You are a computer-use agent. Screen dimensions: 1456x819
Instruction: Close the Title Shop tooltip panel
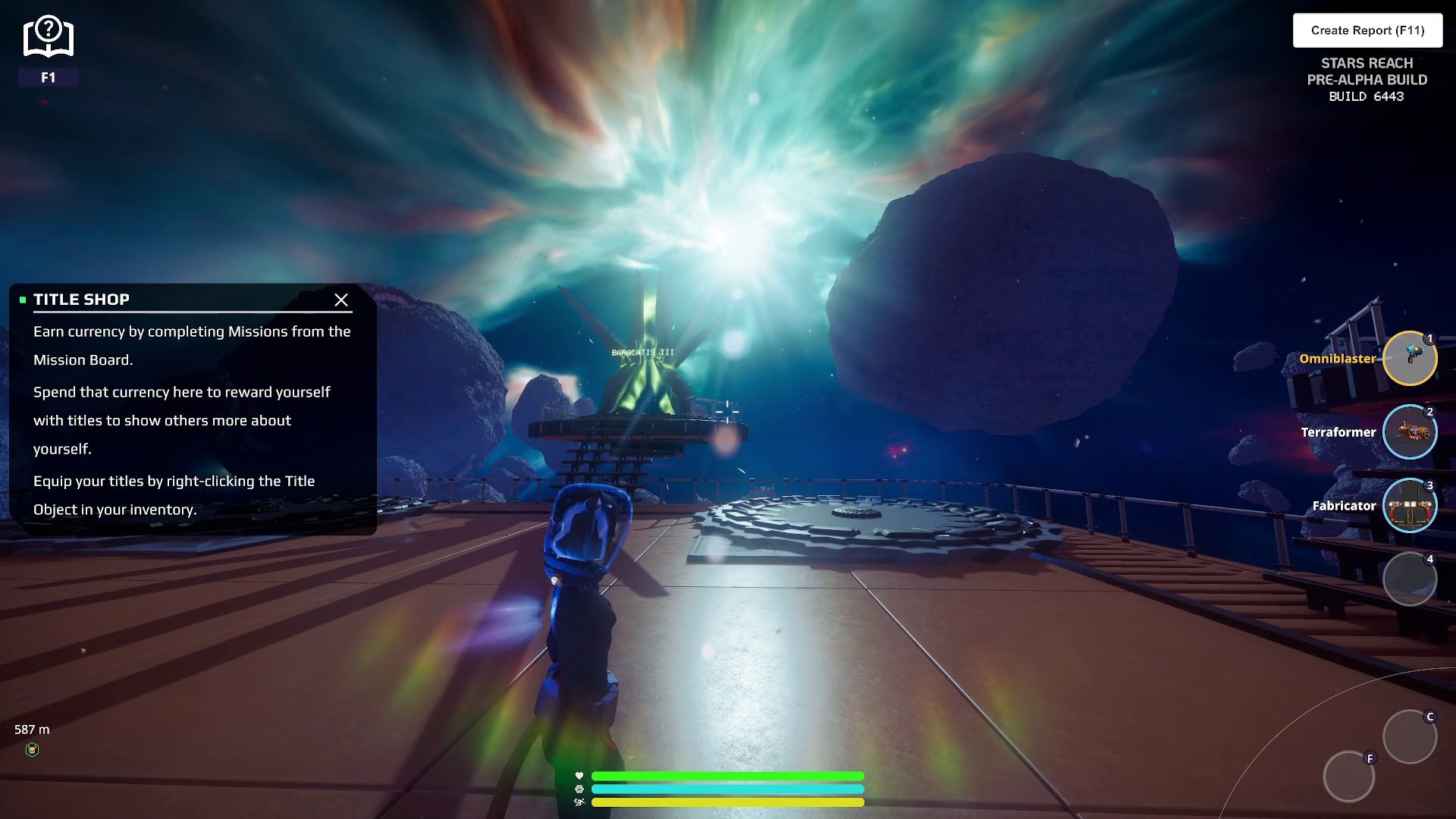[x=341, y=300]
